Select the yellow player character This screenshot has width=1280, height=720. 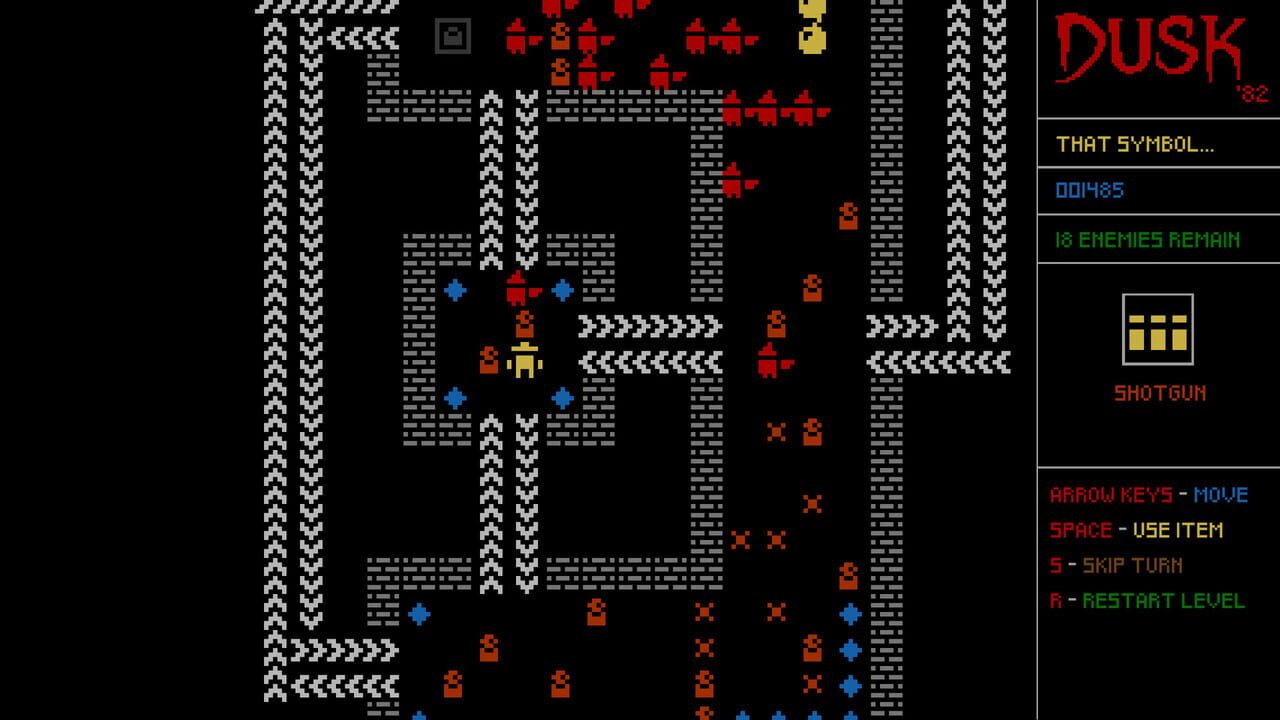[524, 362]
